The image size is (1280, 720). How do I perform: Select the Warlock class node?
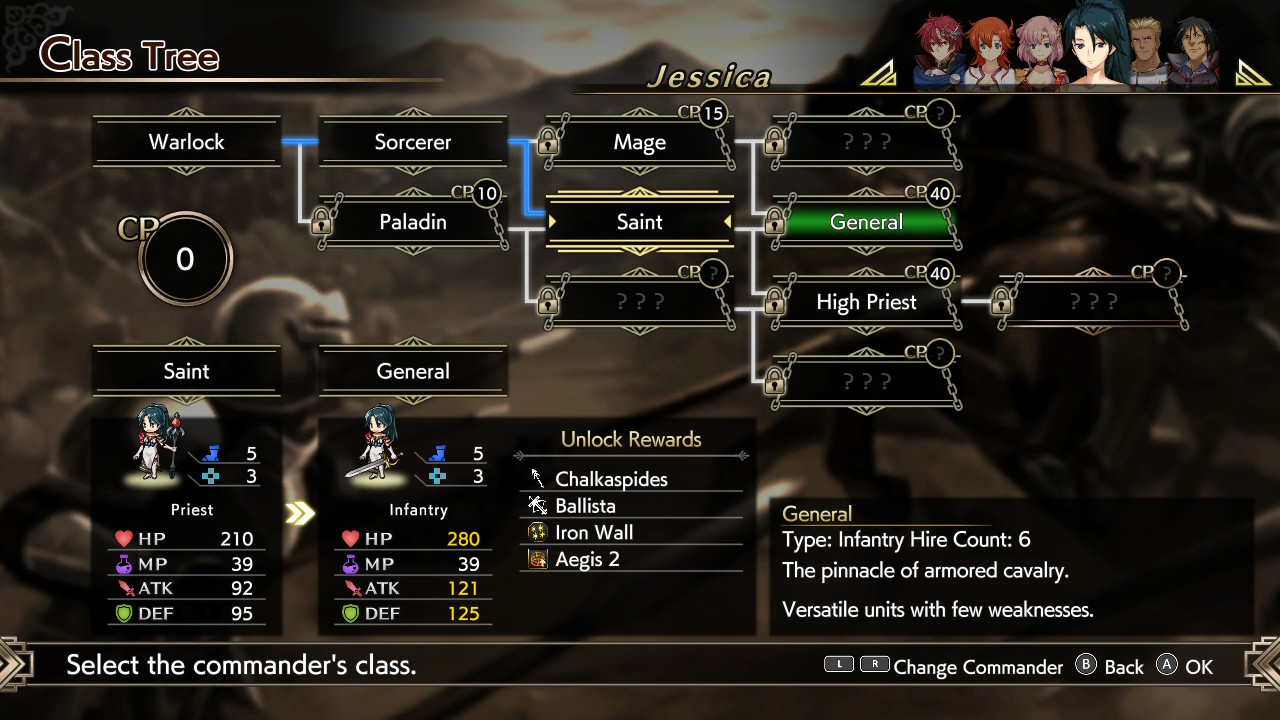(186, 142)
